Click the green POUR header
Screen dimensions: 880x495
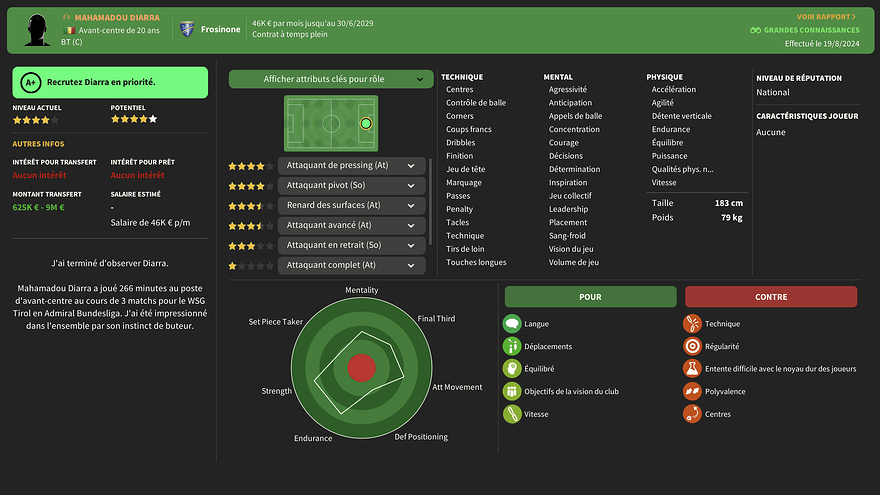click(590, 297)
